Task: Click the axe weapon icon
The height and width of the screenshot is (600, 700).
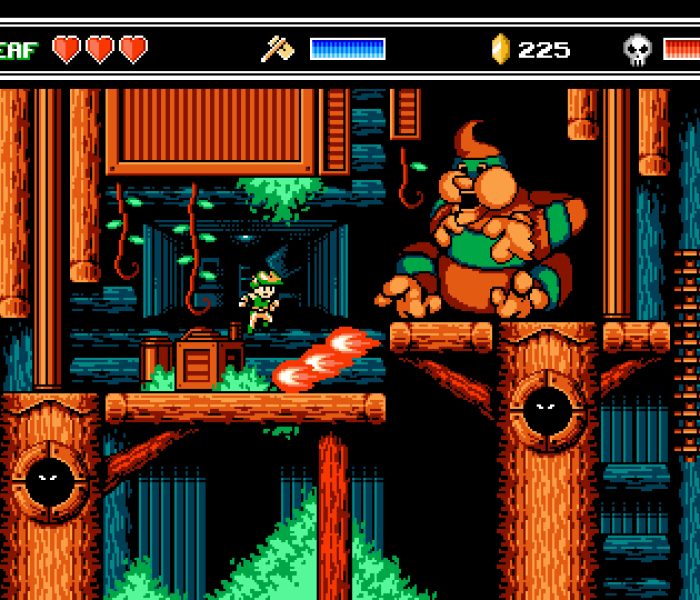Action: [x=277, y=49]
